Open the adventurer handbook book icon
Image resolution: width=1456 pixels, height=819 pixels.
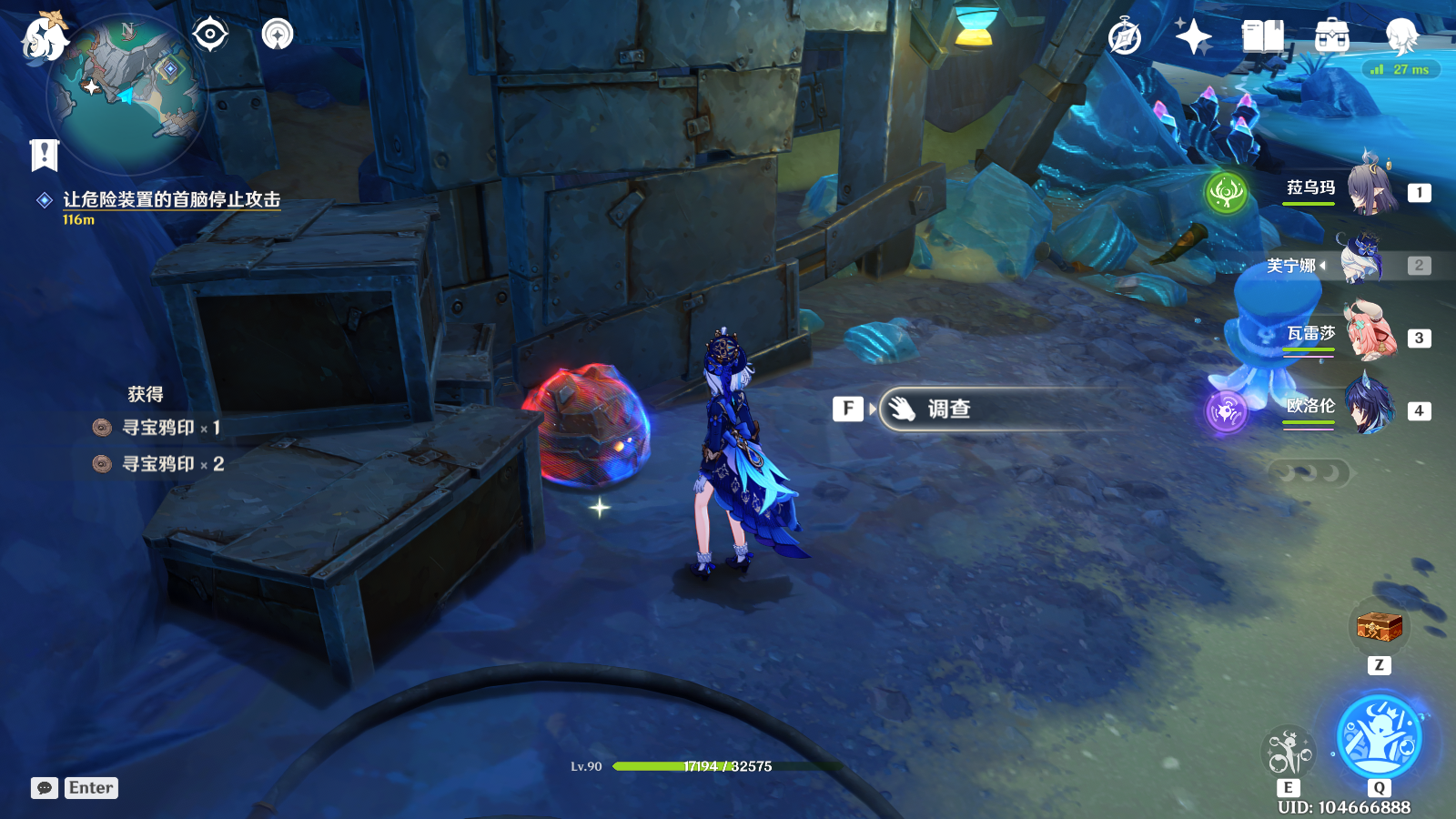(1263, 38)
